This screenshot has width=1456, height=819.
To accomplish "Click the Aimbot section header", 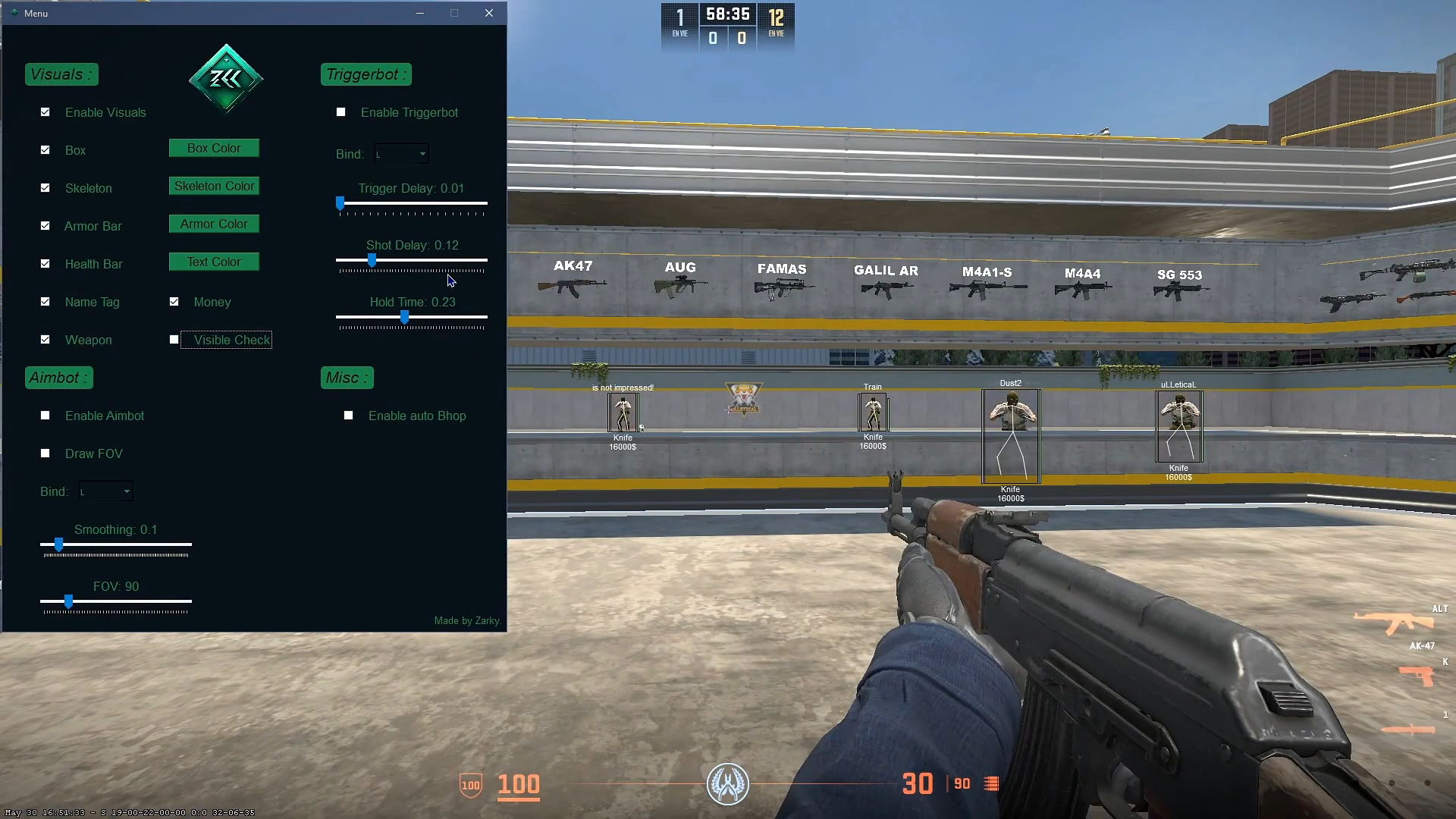I will [x=58, y=377].
